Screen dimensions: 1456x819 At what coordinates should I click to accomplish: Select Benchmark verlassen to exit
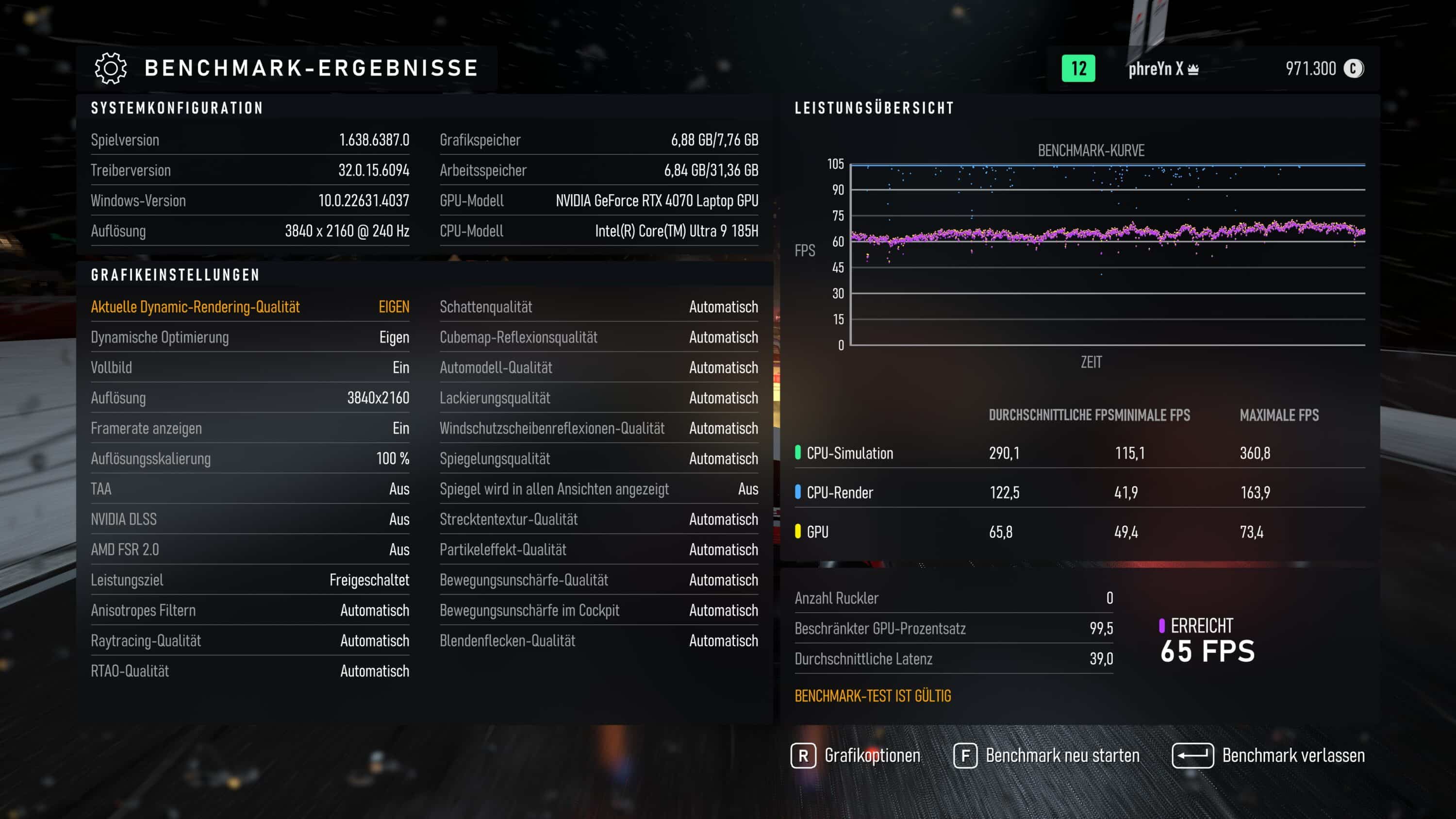1269,756
